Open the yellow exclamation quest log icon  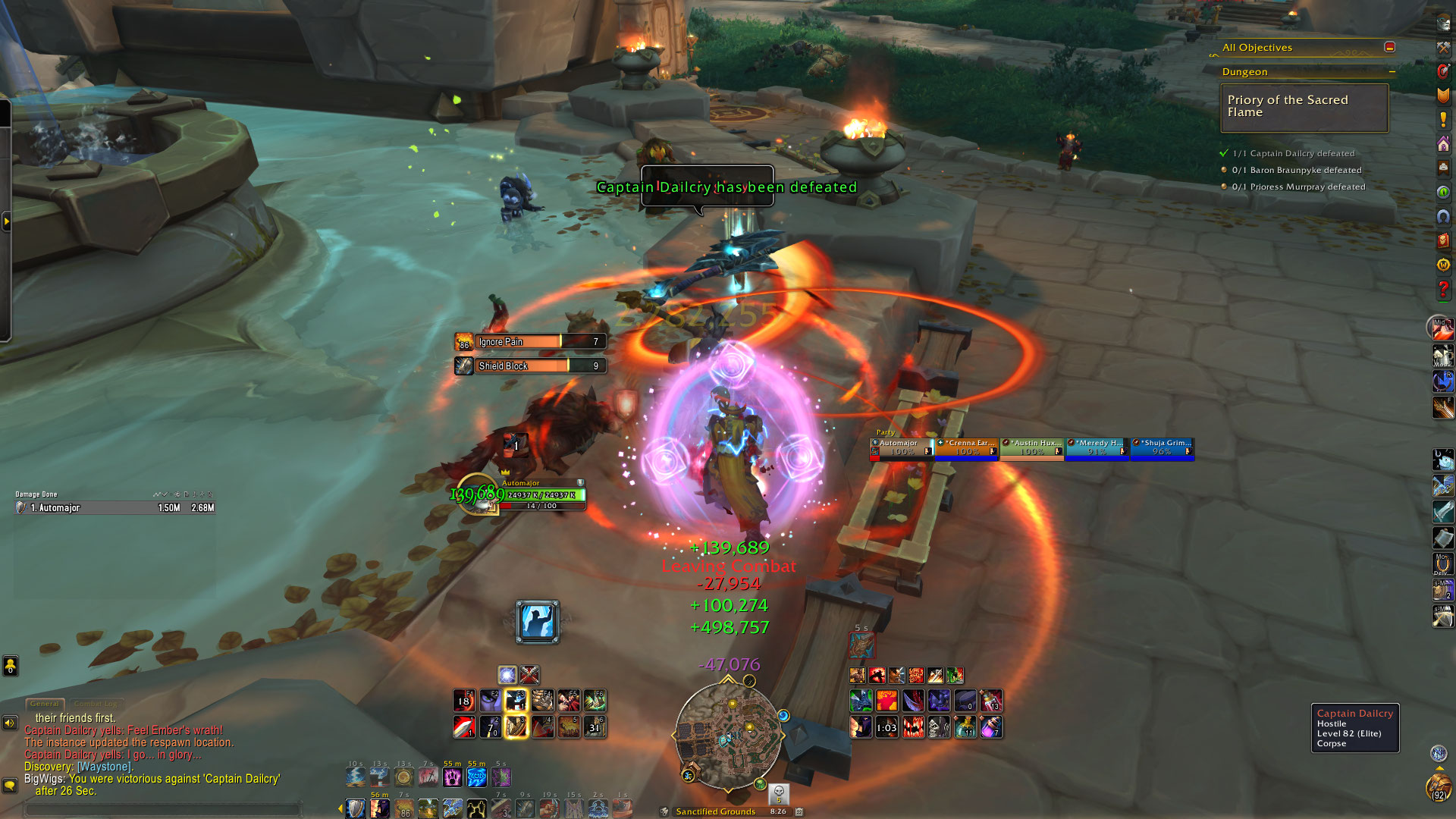1443,120
